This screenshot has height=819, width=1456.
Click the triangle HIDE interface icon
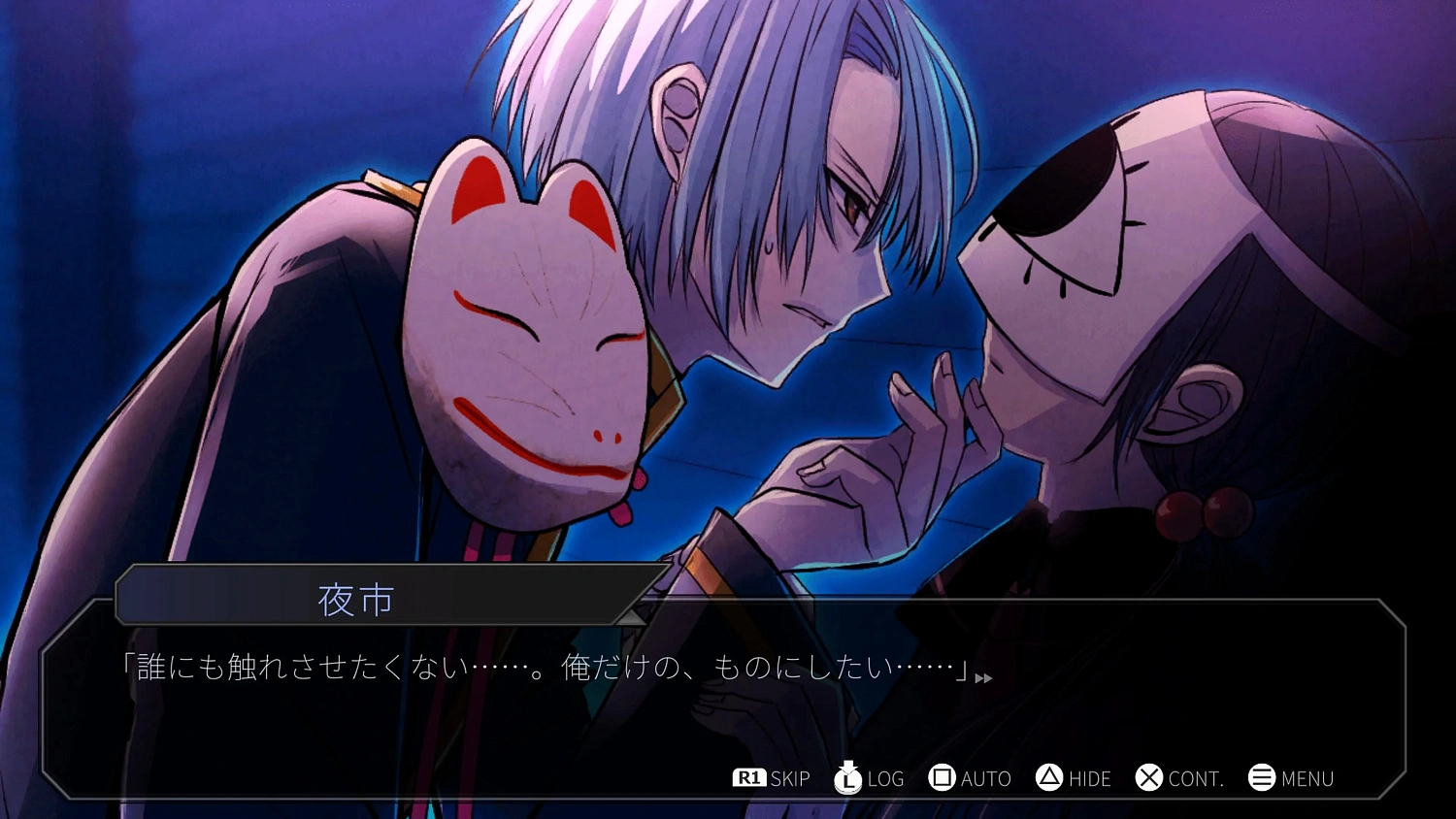tap(1048, 777)
